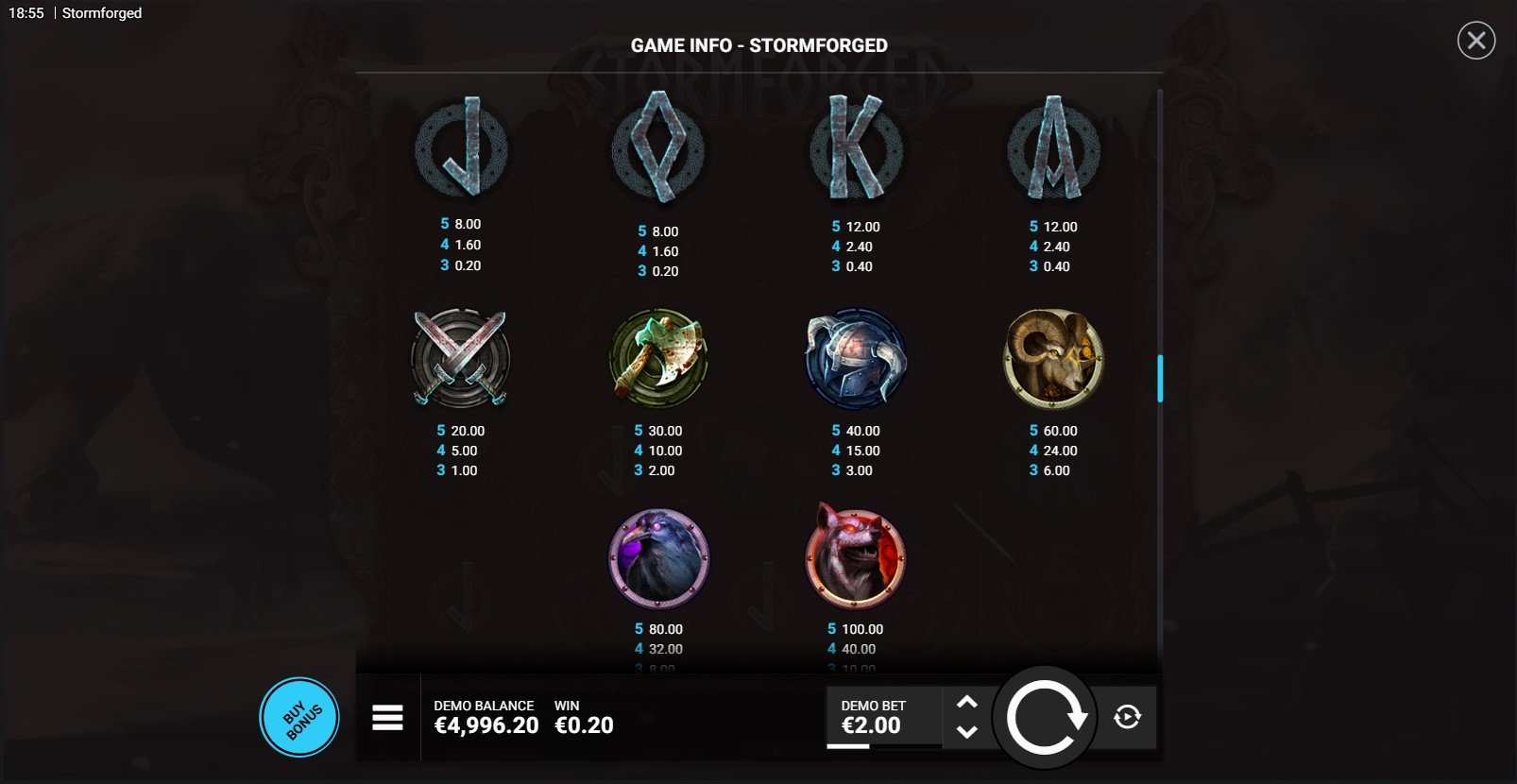Open the autoplay settings

tap(1127, 718)
